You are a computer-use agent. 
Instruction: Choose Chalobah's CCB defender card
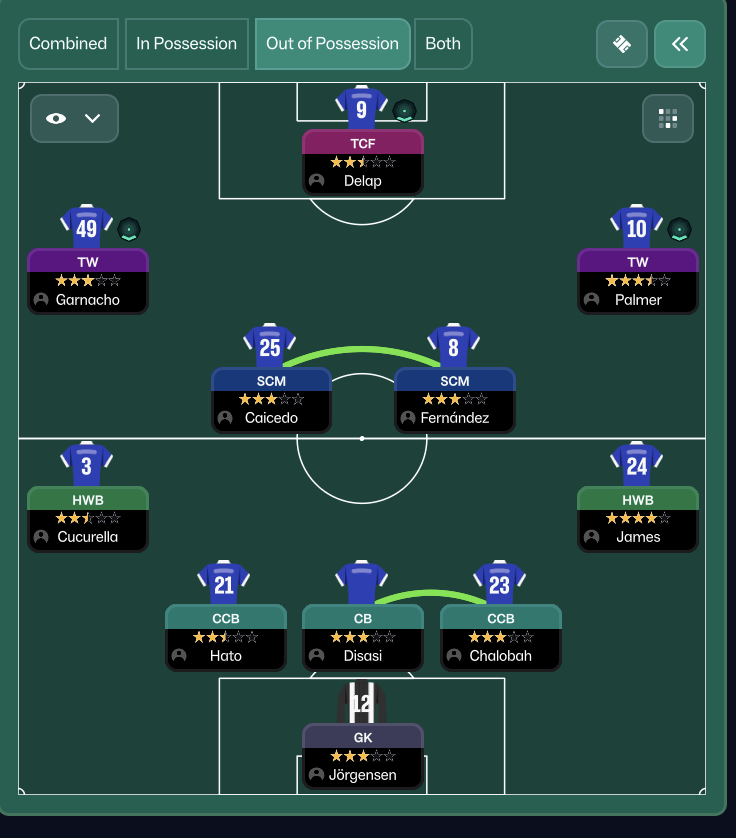501,637
